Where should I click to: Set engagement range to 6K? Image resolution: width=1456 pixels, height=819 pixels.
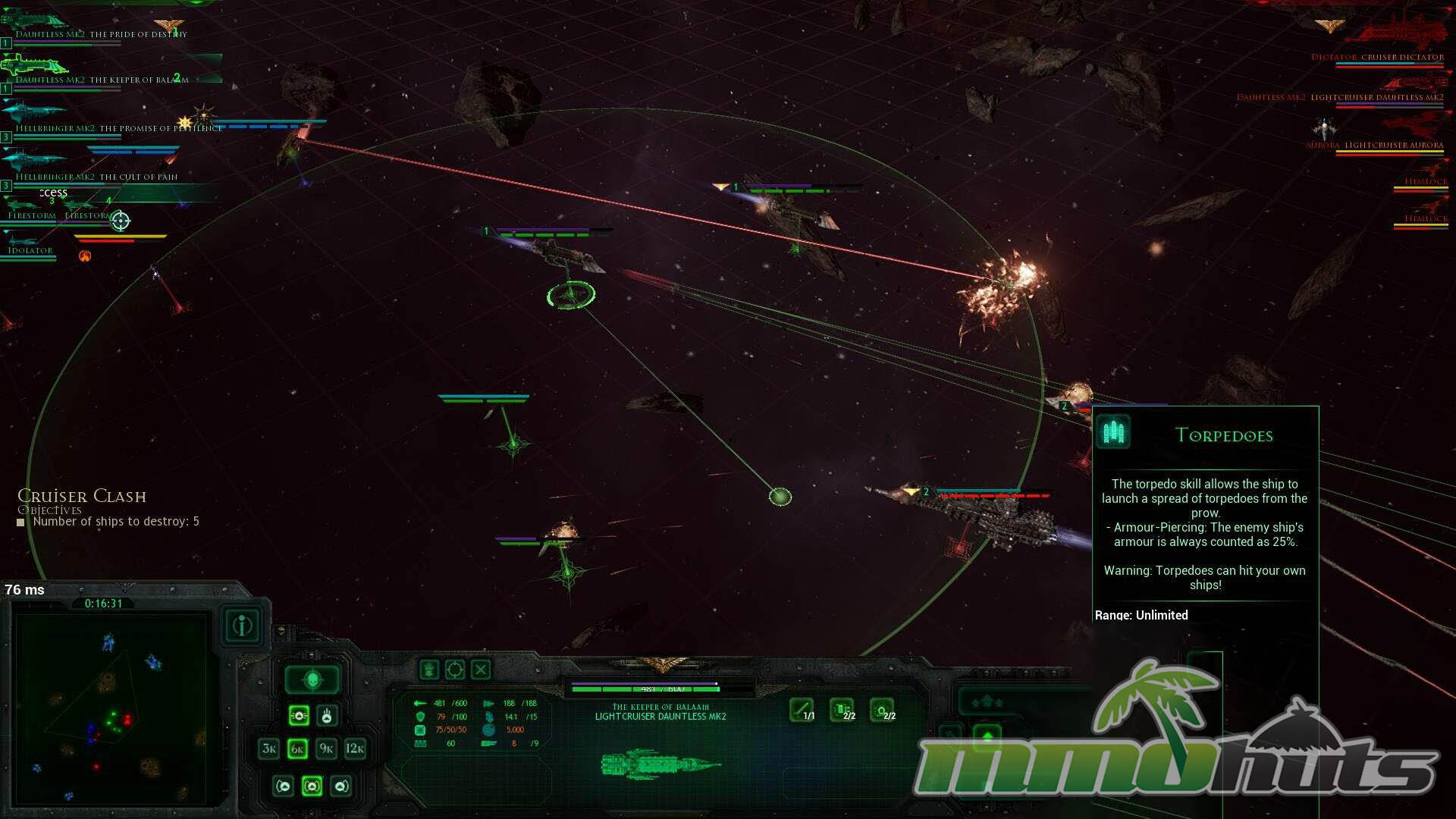pyautogui.click(x=297, y=749)
